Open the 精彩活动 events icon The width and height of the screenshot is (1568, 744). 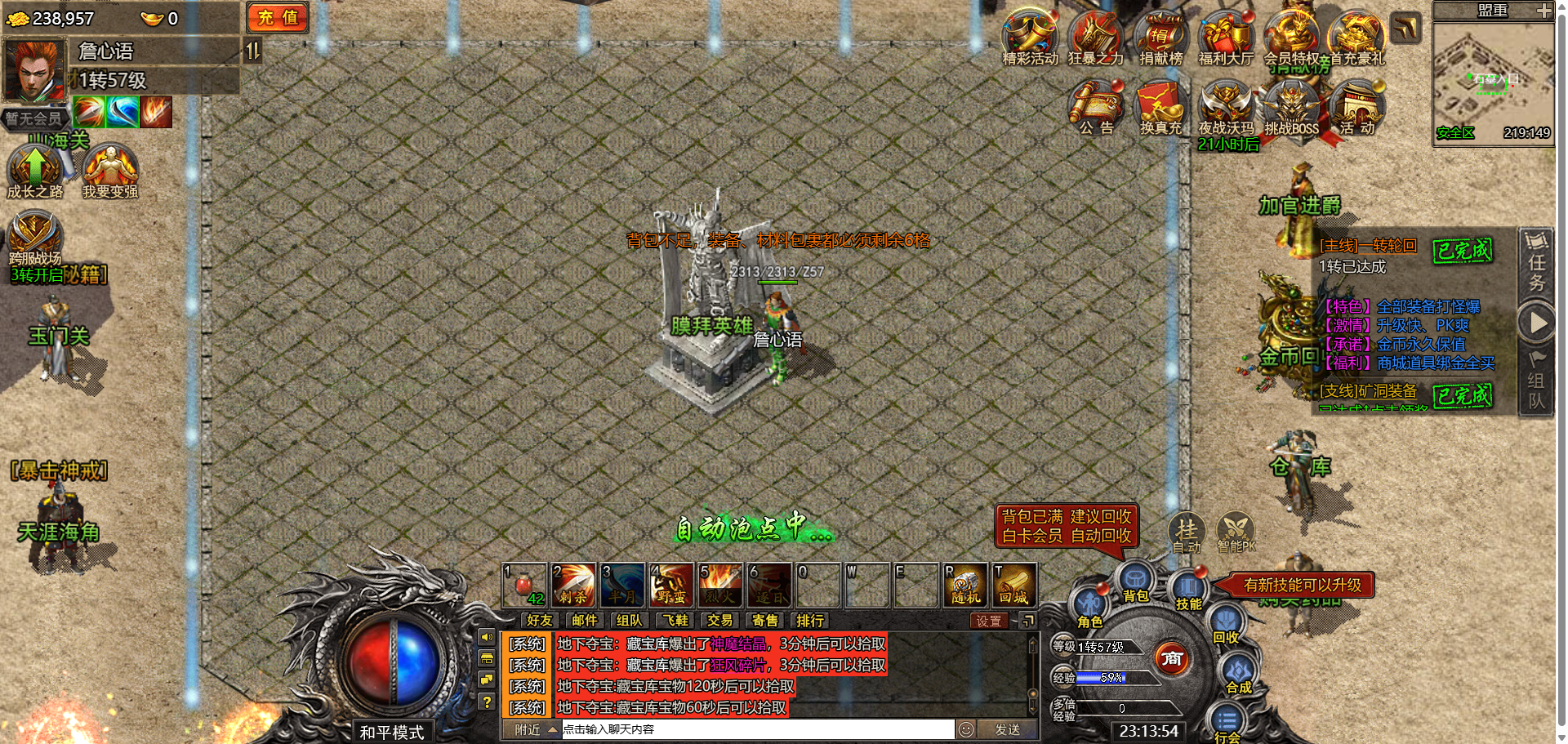1030,38
